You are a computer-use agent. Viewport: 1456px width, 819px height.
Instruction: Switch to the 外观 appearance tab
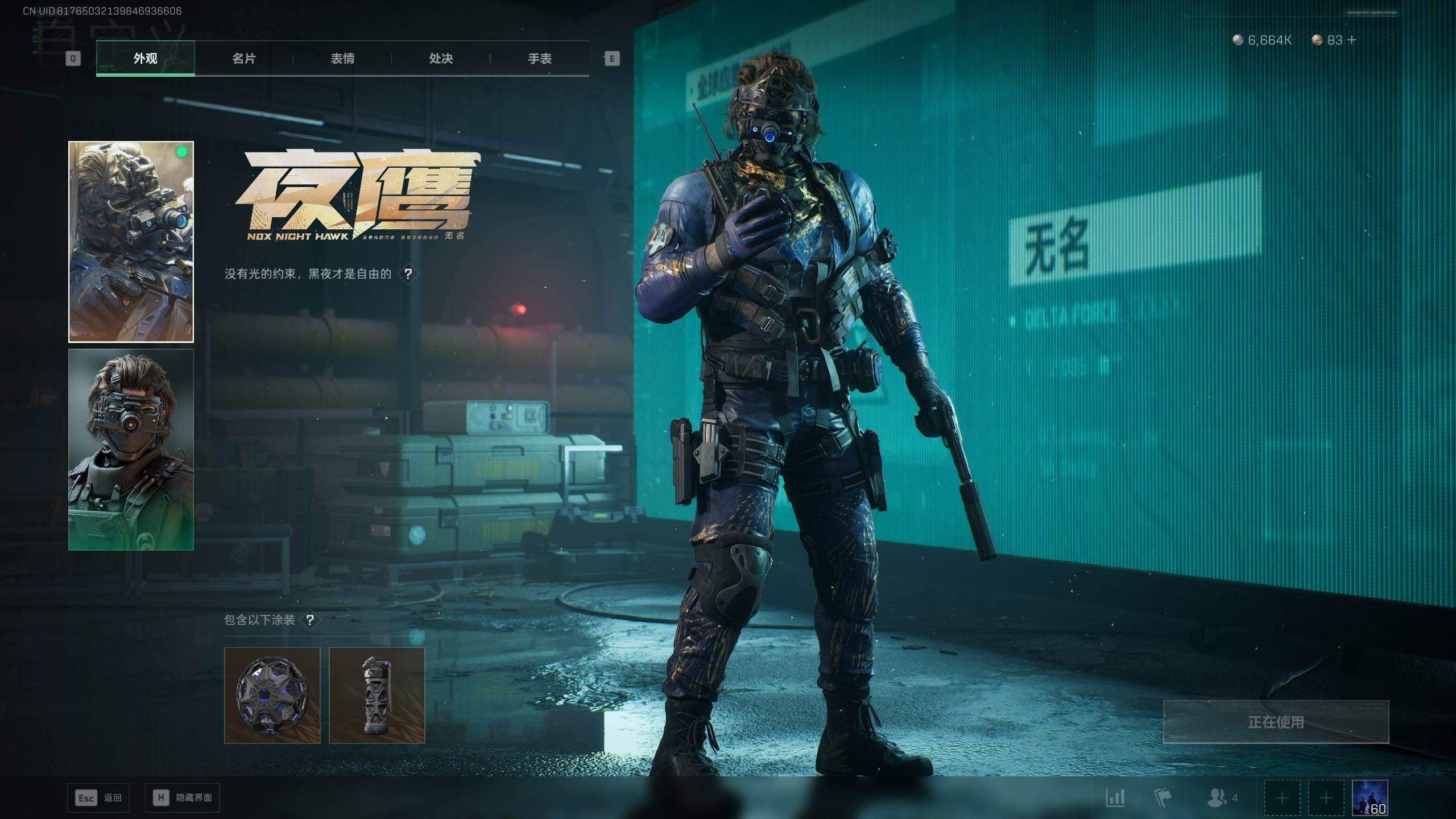146,59
